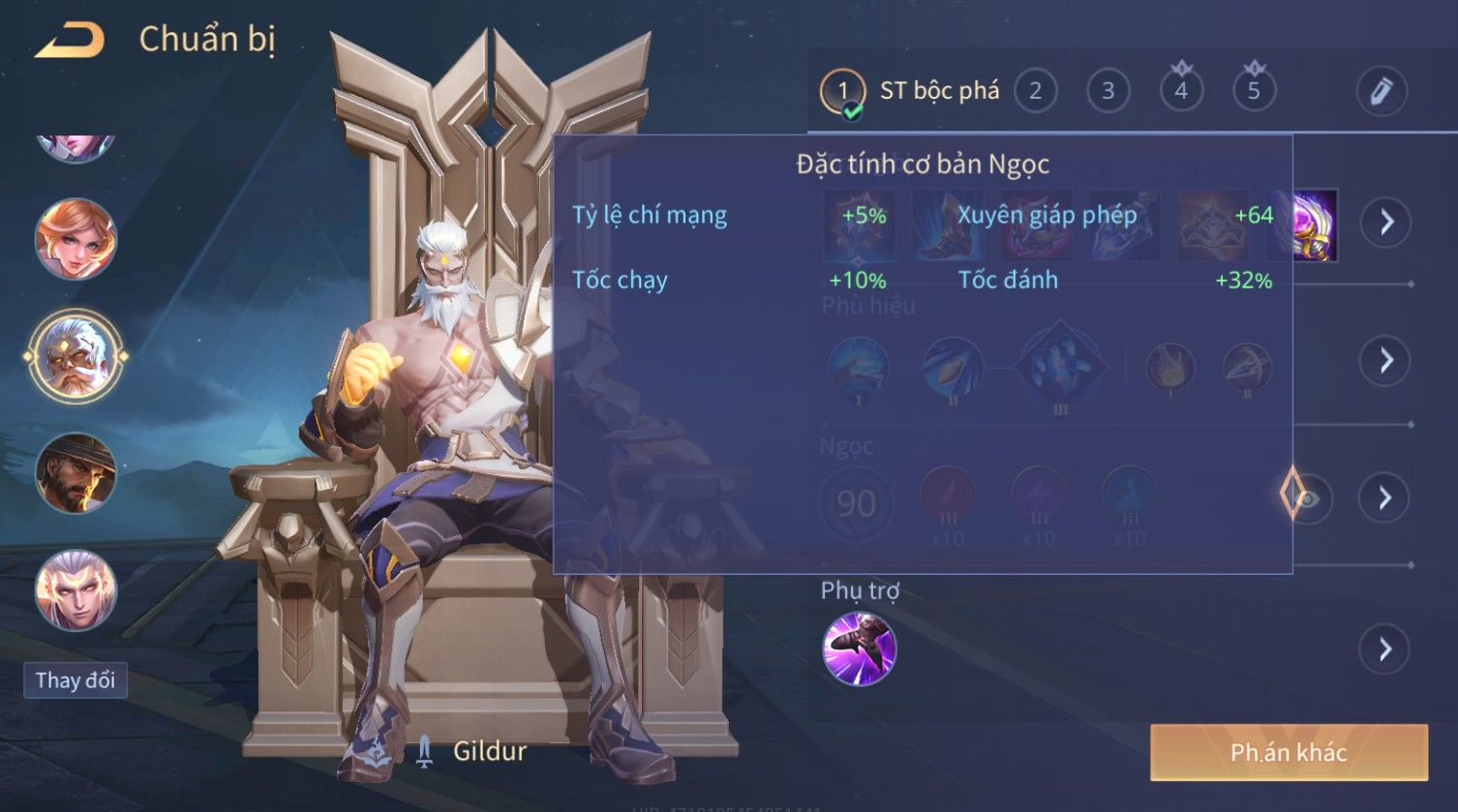1458x812 pixels.
Task: Choose preset slot 5
Action: [1254, 92]
